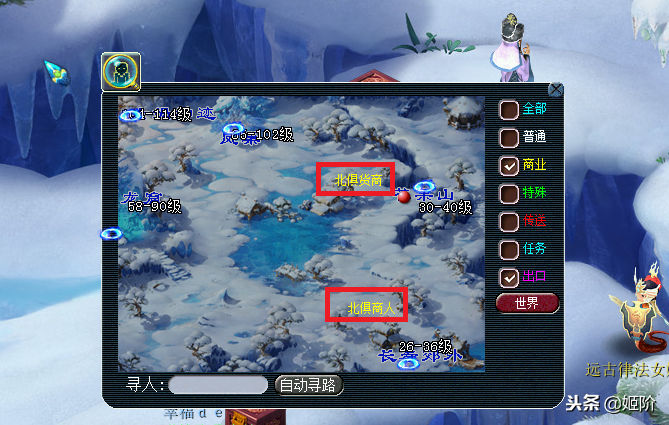Viewport: 669px width, 425px height.
Task: Click the 26-36级 exit portal marker
Action: pyautogui.click(x=408, y=364)
